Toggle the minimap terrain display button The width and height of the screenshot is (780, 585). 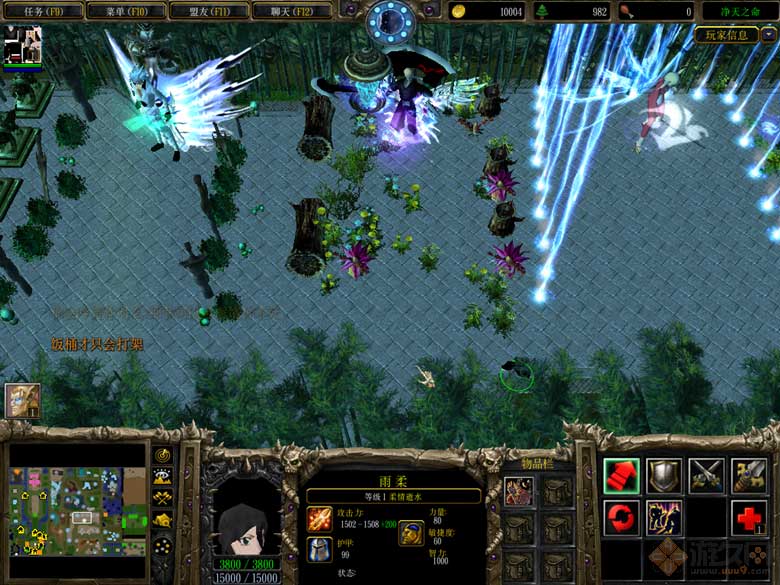pyautogui.click(x=162, y=476)
